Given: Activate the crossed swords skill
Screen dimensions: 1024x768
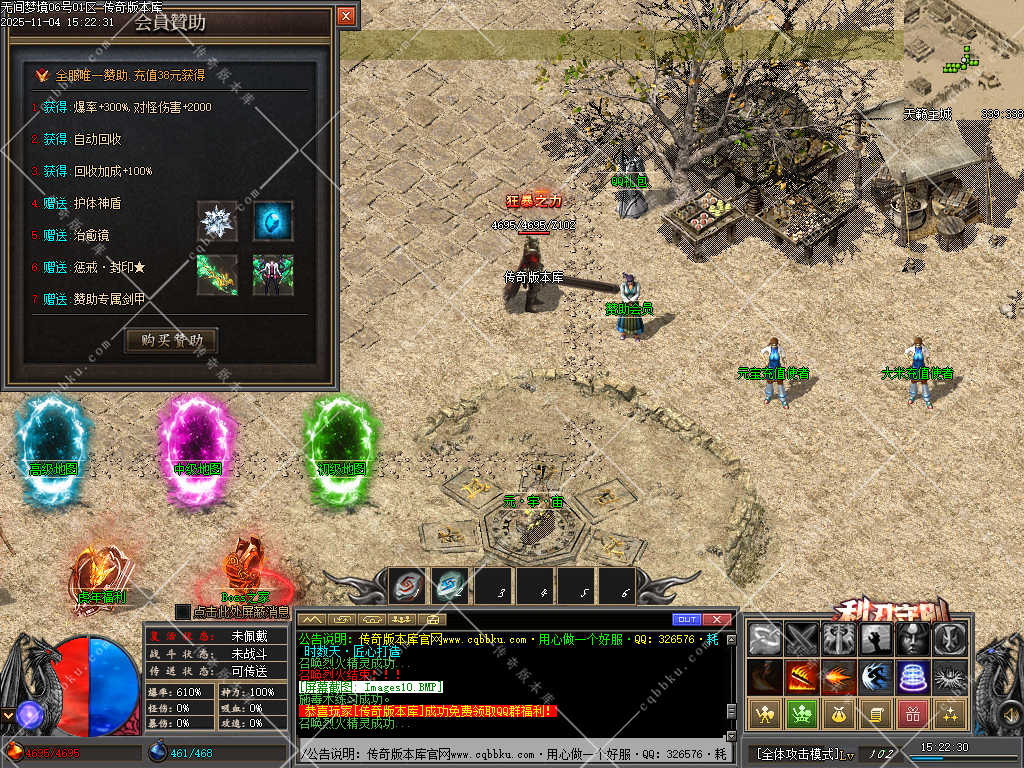Looking at the screenshot, I should point(801,639).
